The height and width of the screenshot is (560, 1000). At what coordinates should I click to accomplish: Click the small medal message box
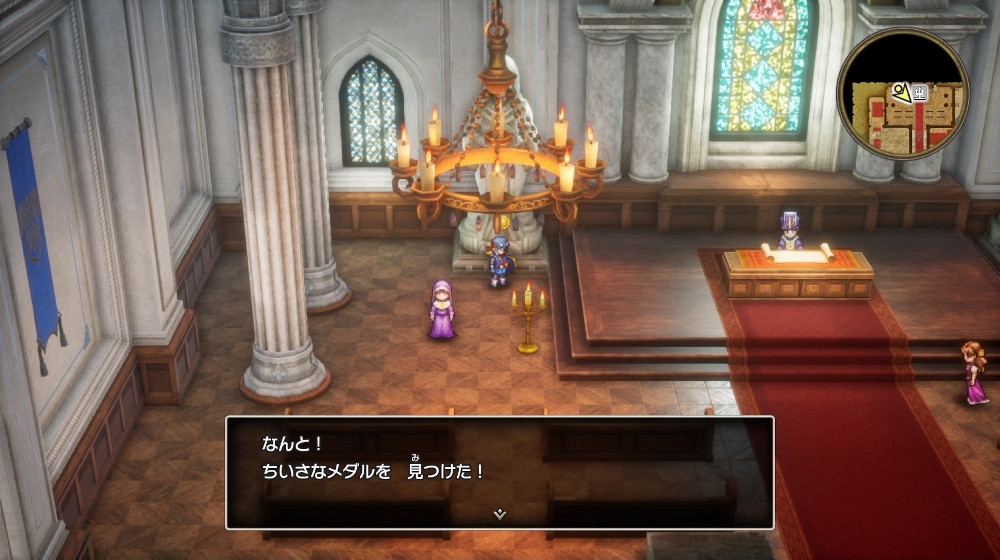[x=499, y=471]
